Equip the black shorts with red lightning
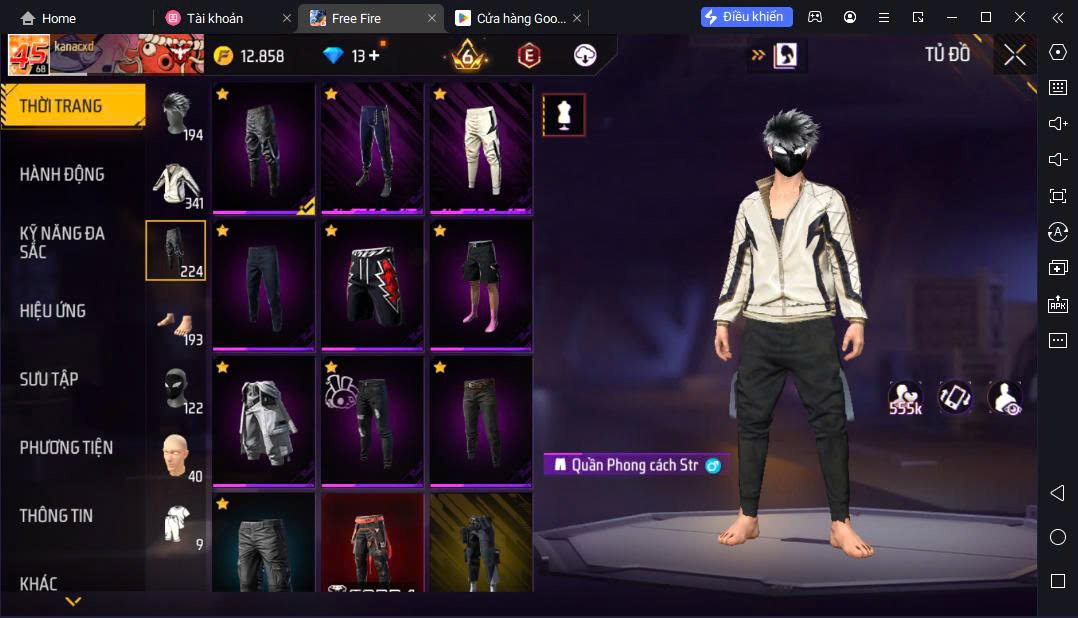Viewport: 1078px width, 618px height. (372, 284)
